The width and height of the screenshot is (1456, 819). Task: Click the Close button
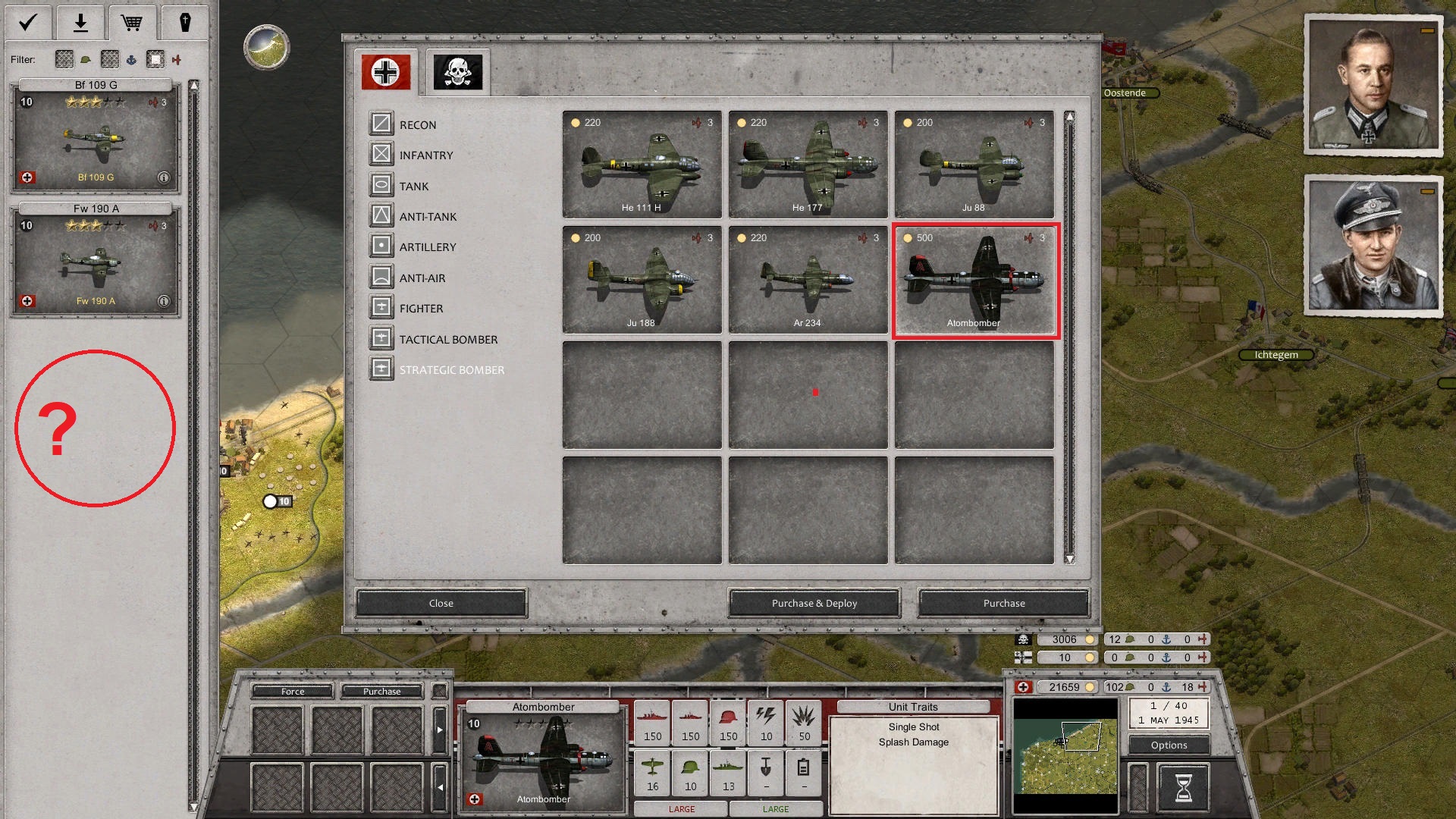(441, 603)
